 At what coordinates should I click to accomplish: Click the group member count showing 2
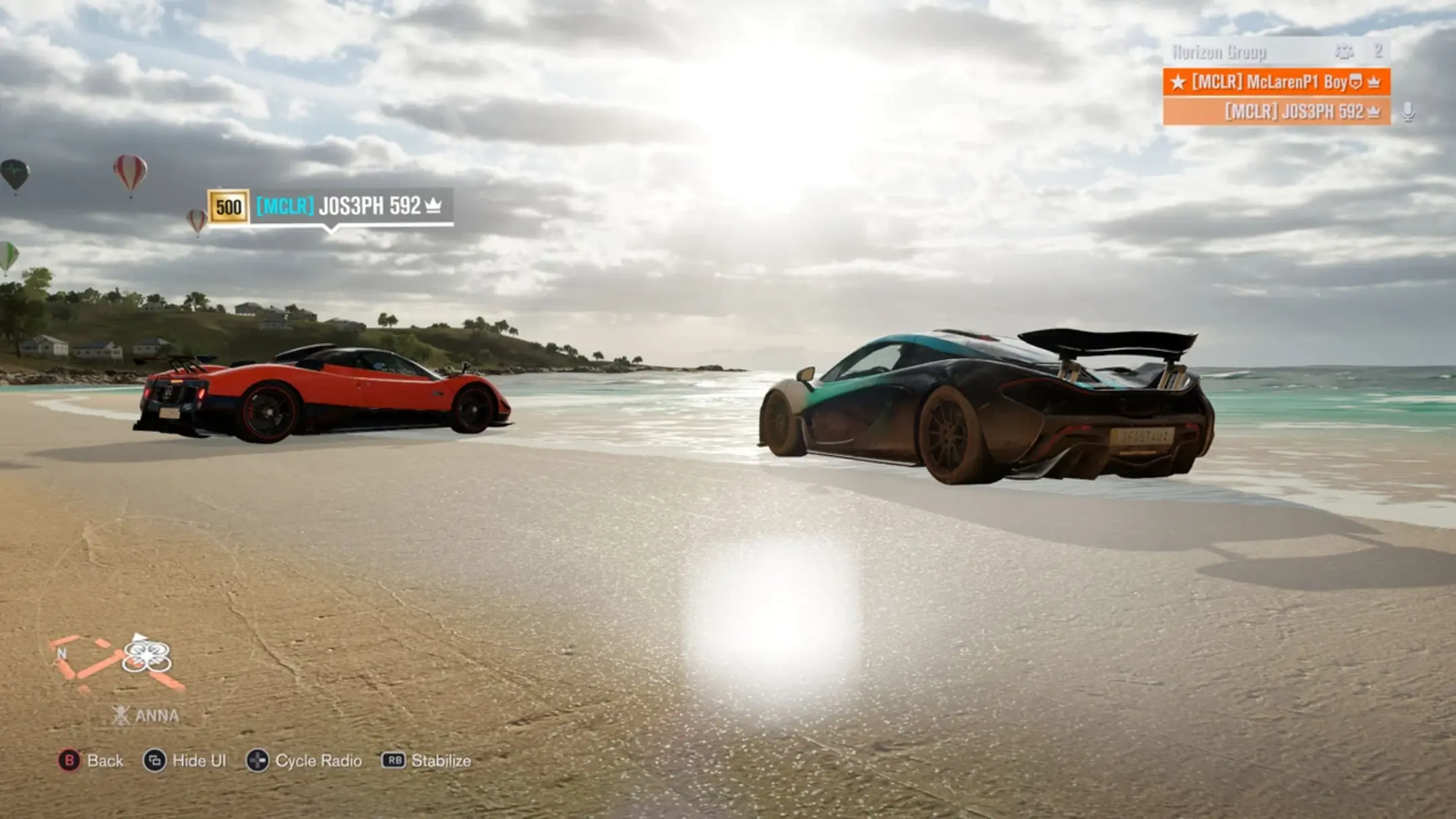pyautogui.click(x=1381, y=50)
